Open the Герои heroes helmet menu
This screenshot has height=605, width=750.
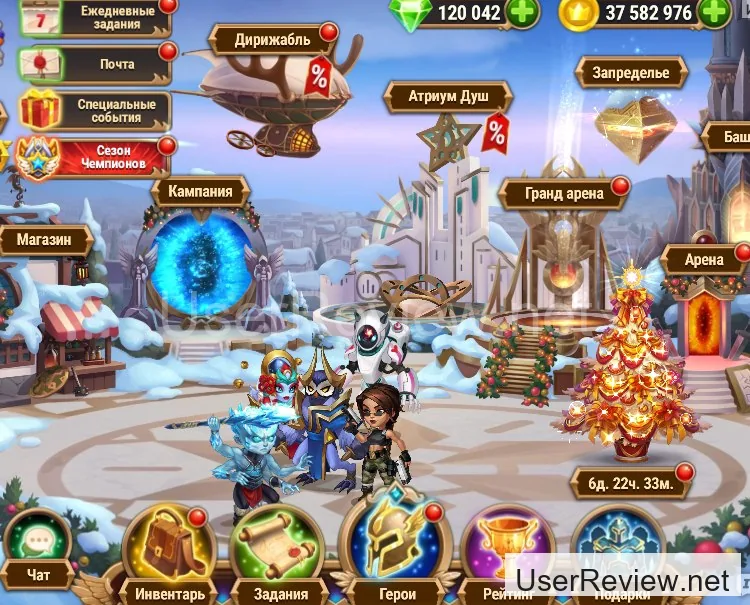395,550
